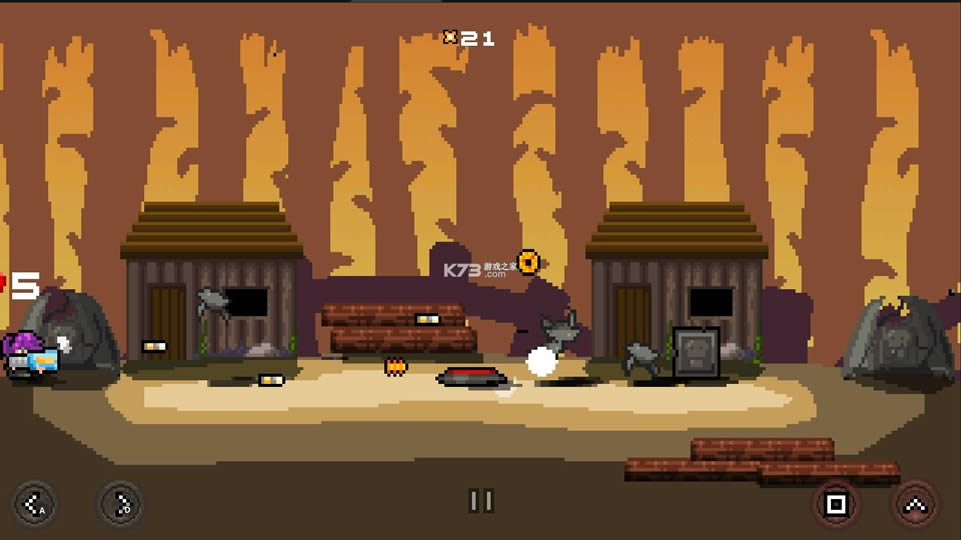Viewport: 961px width, 540px height.
Task: Tap the up-arrow jump button
Action: 914,504
